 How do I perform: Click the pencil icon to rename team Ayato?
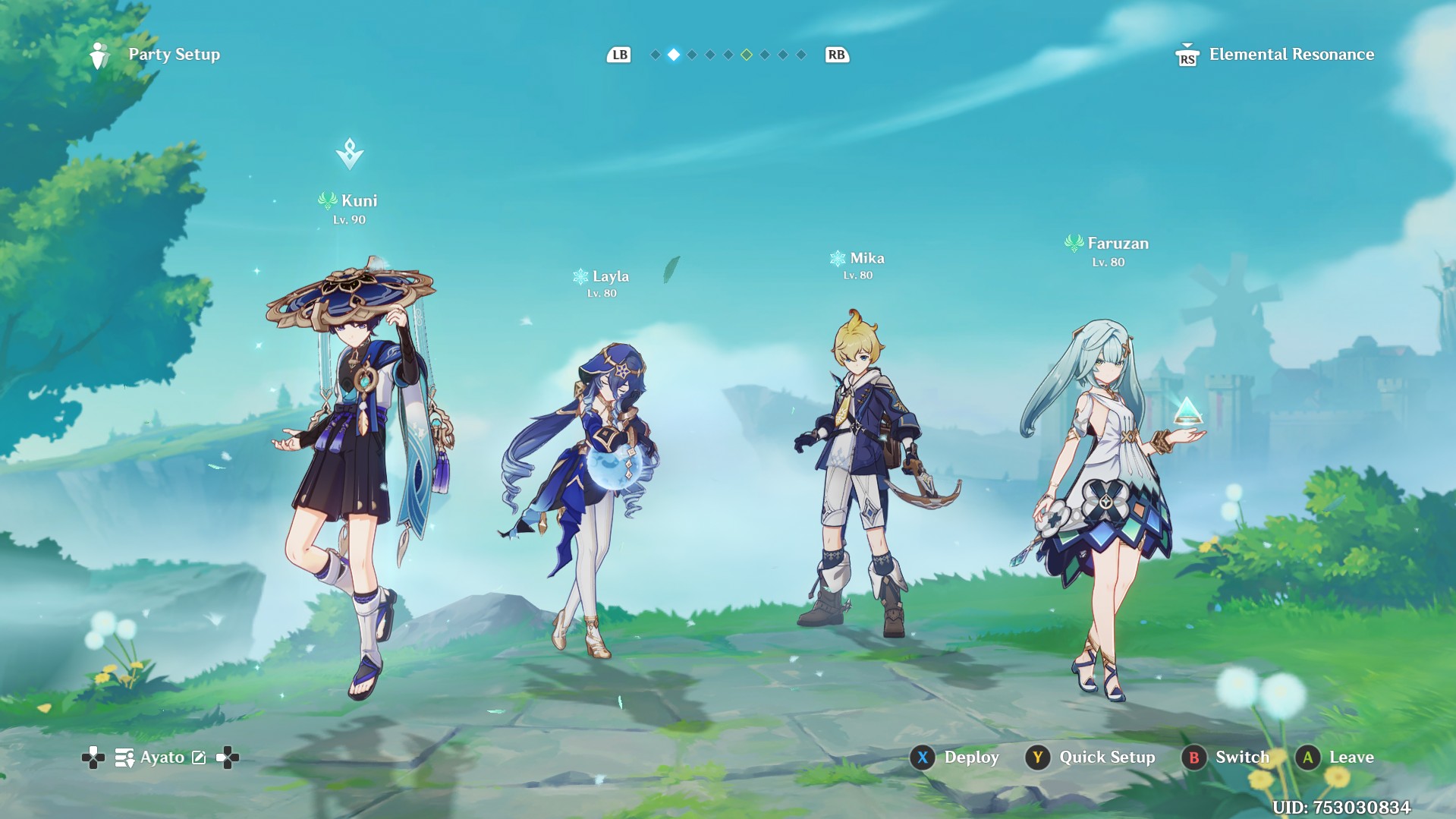tap(199, 757)
